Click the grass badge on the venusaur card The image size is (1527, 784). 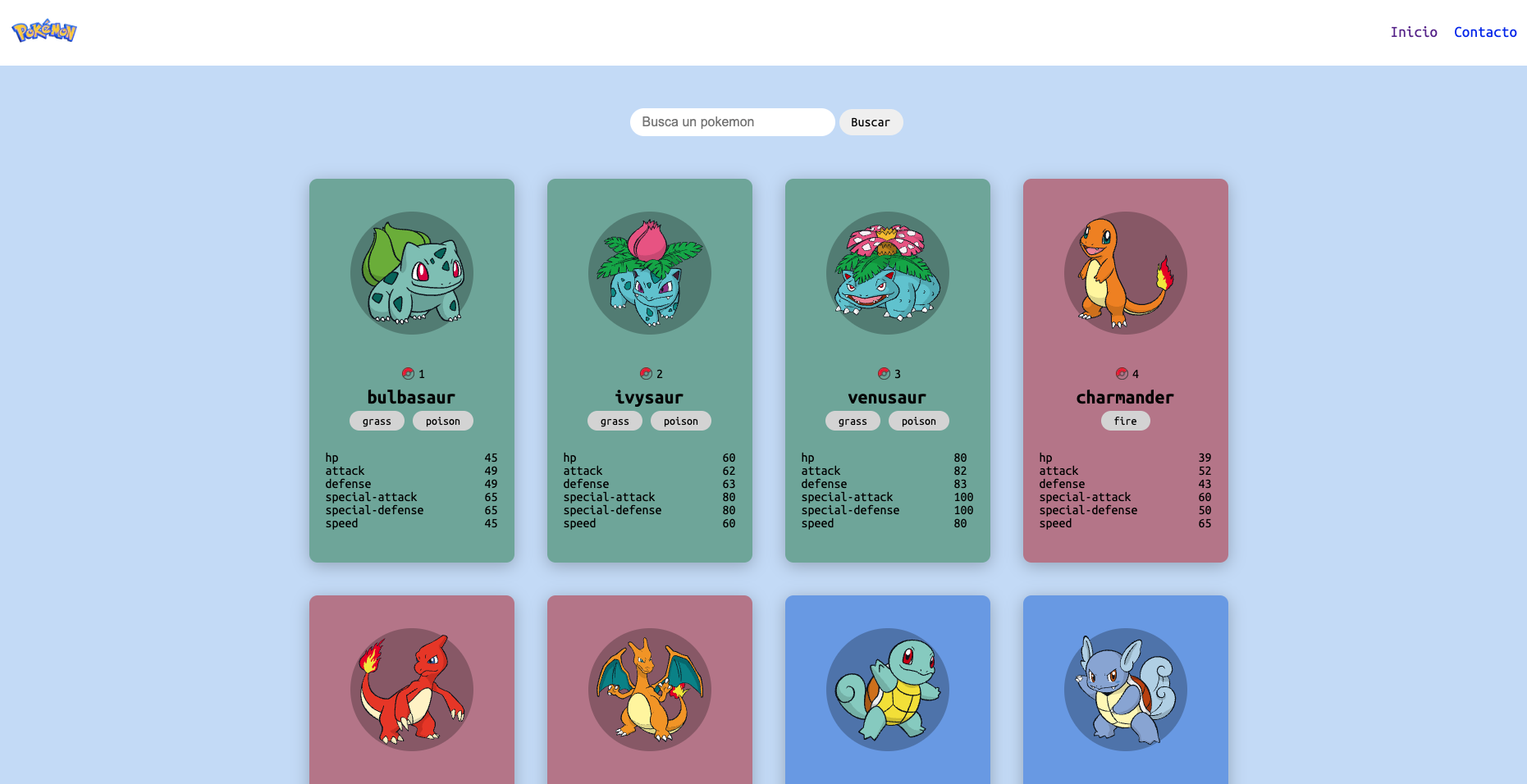click(x=853, y=421)
